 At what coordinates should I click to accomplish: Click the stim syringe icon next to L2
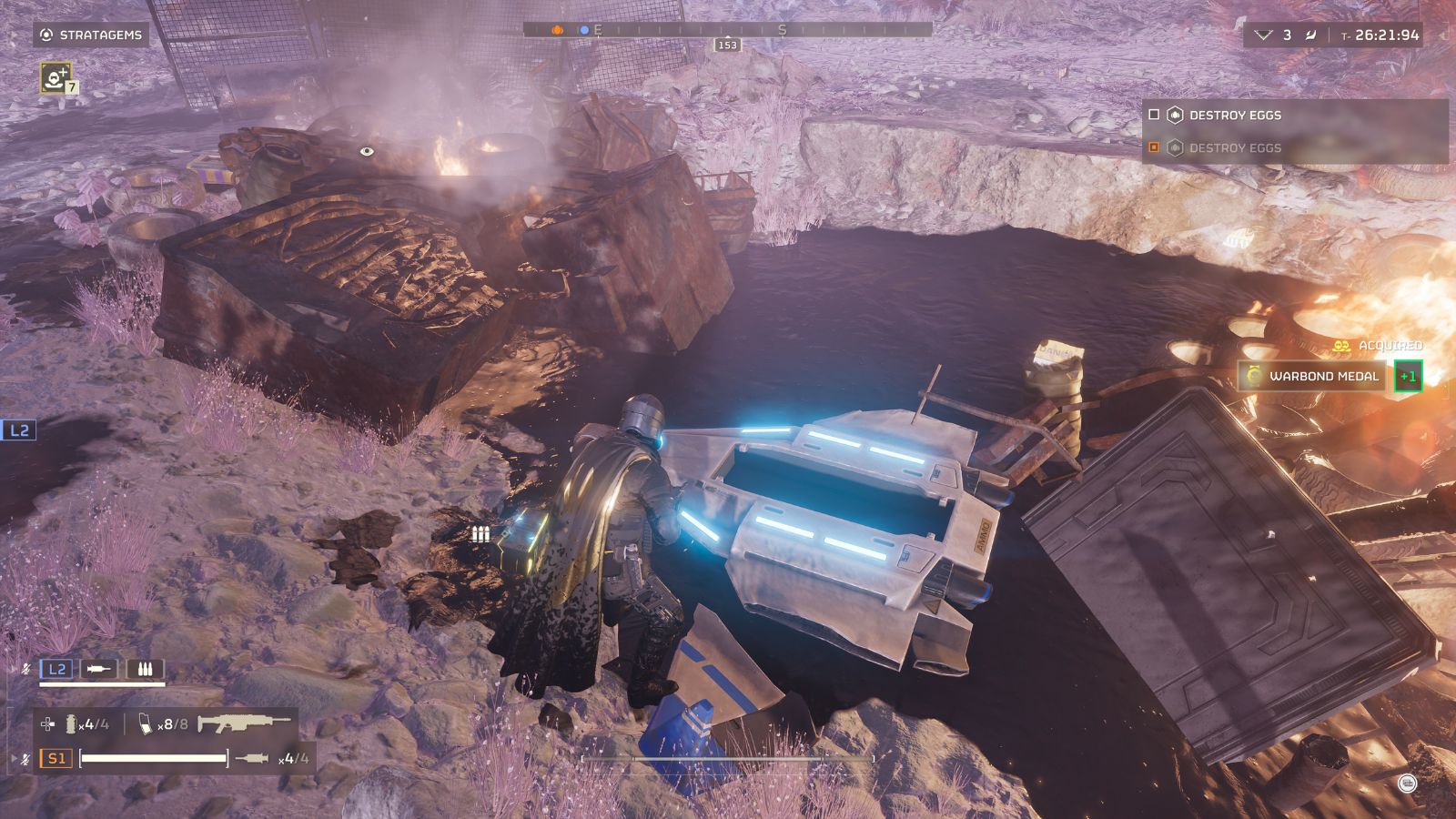tap(98, 669)
